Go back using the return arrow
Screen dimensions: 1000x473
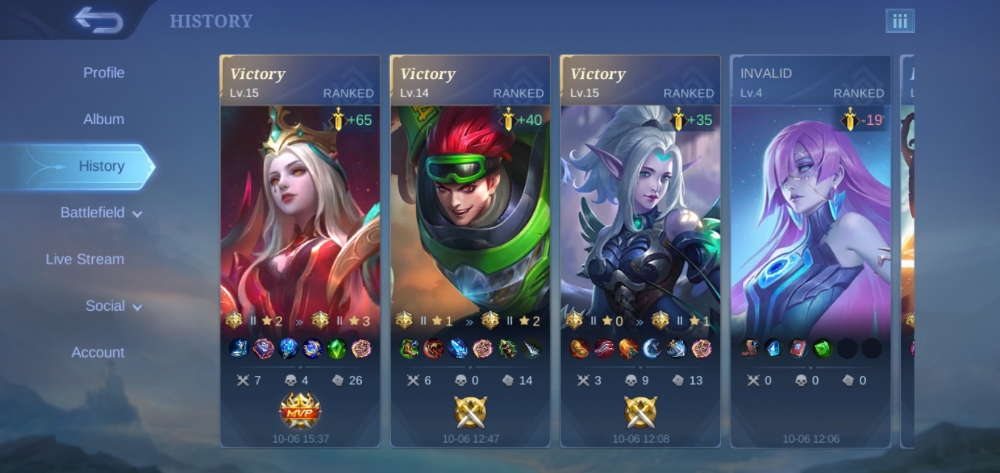(97, 20)
